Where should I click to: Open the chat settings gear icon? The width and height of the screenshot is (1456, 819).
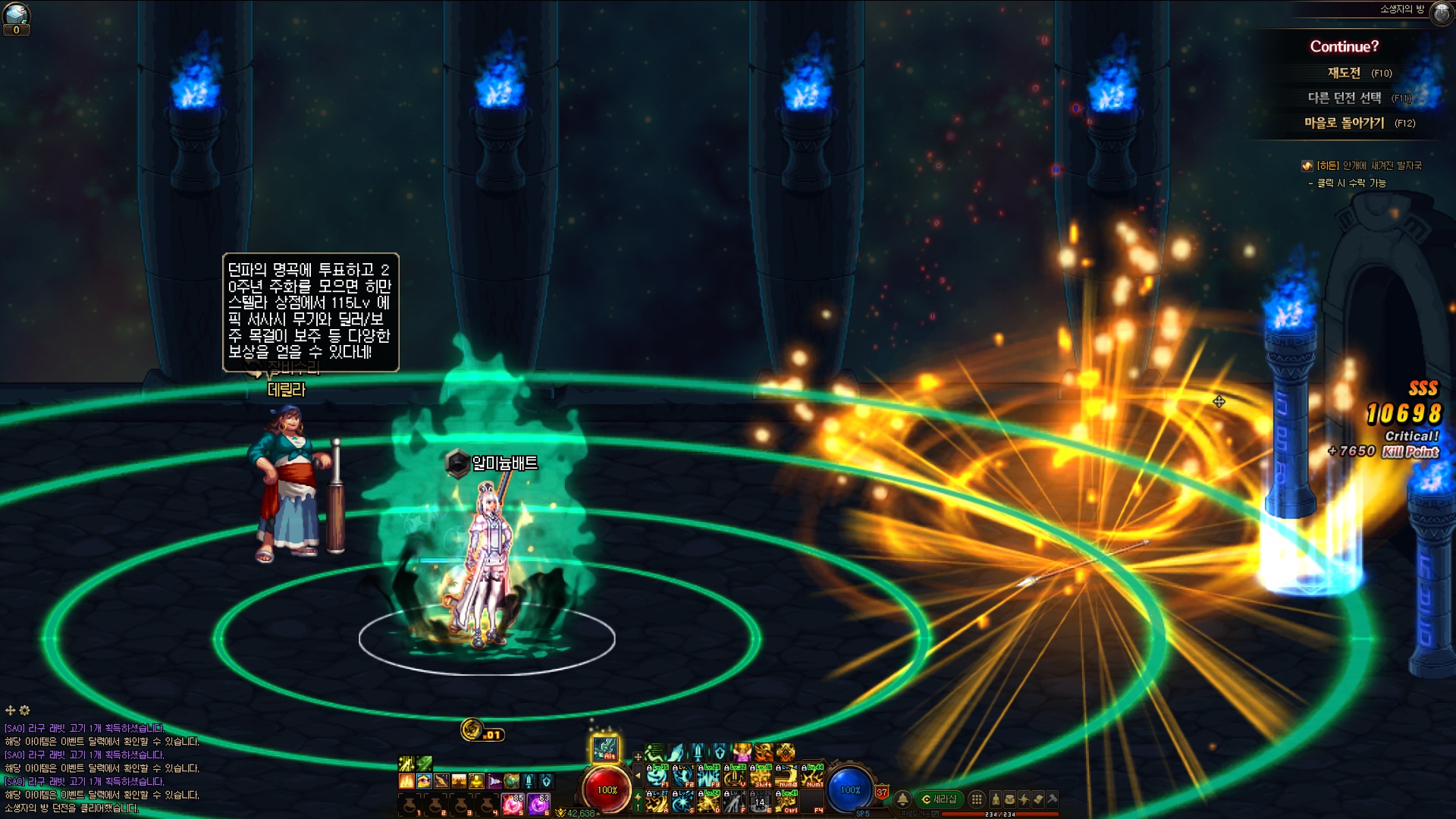point(25,711)
